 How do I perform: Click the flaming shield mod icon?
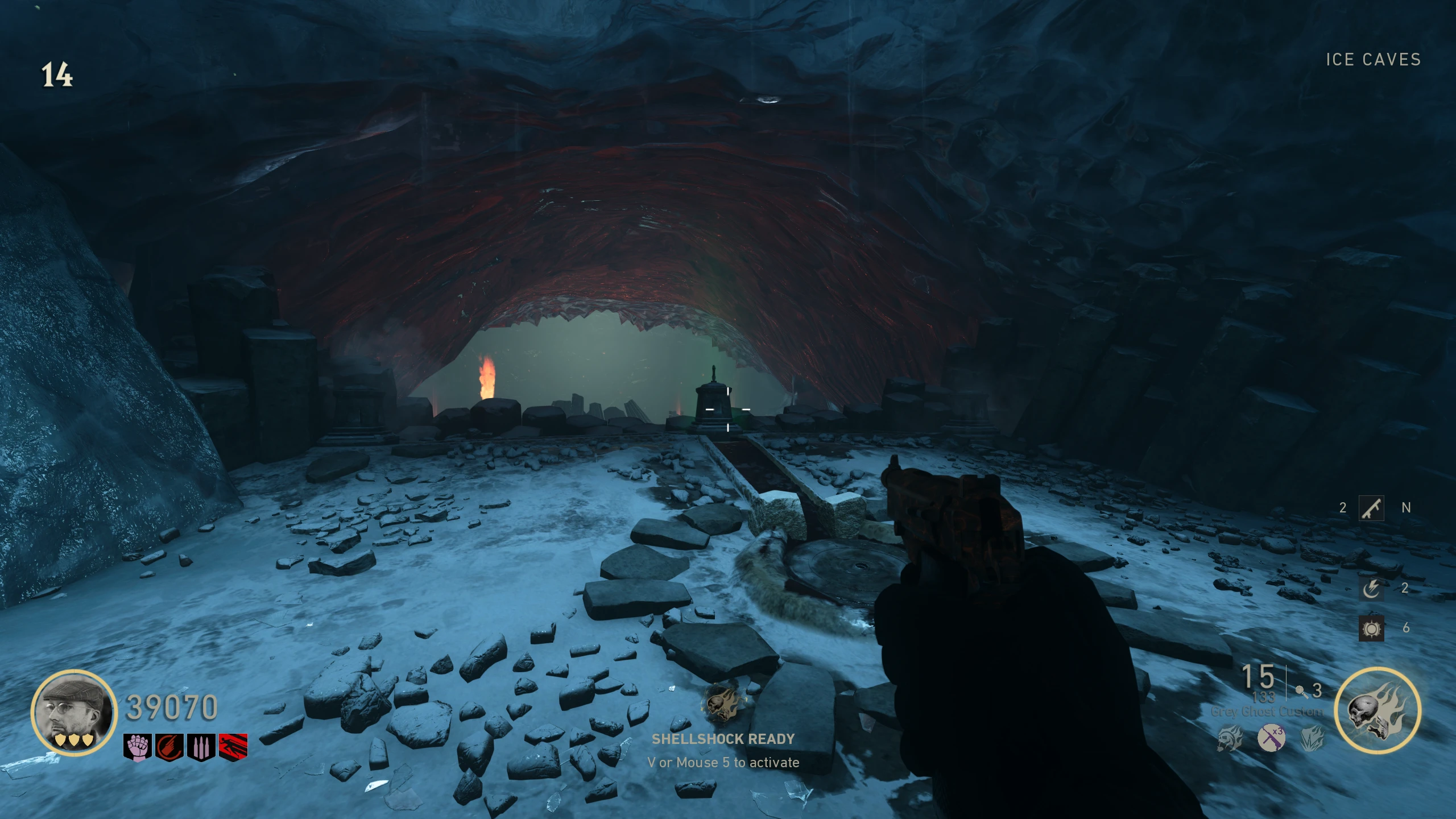(x=1312, y=739)
